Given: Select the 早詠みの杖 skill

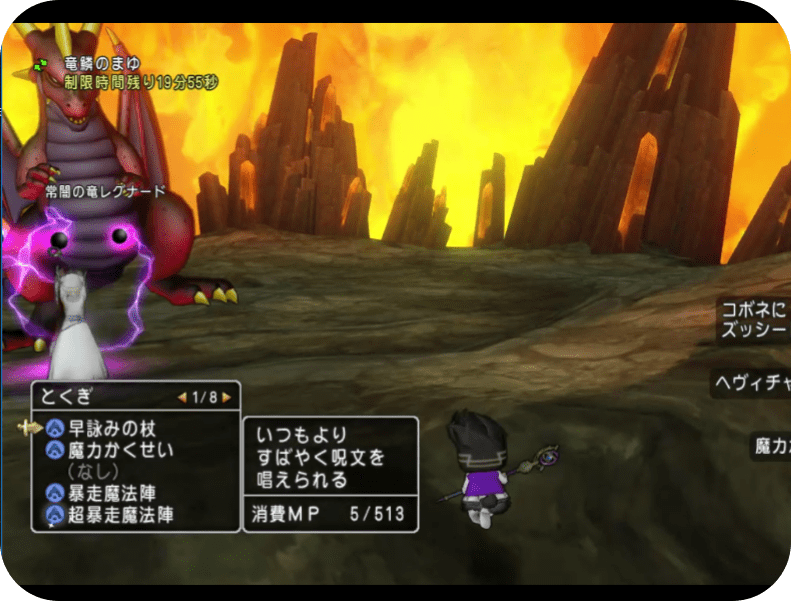Looking at the screenshot, I should click(x=112, y=427).
